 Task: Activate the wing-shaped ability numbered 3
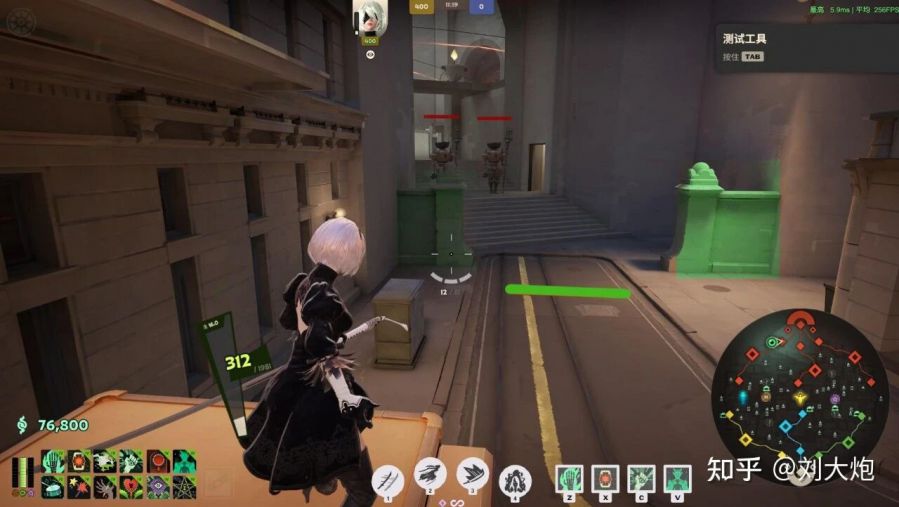(x=473, y=474)
